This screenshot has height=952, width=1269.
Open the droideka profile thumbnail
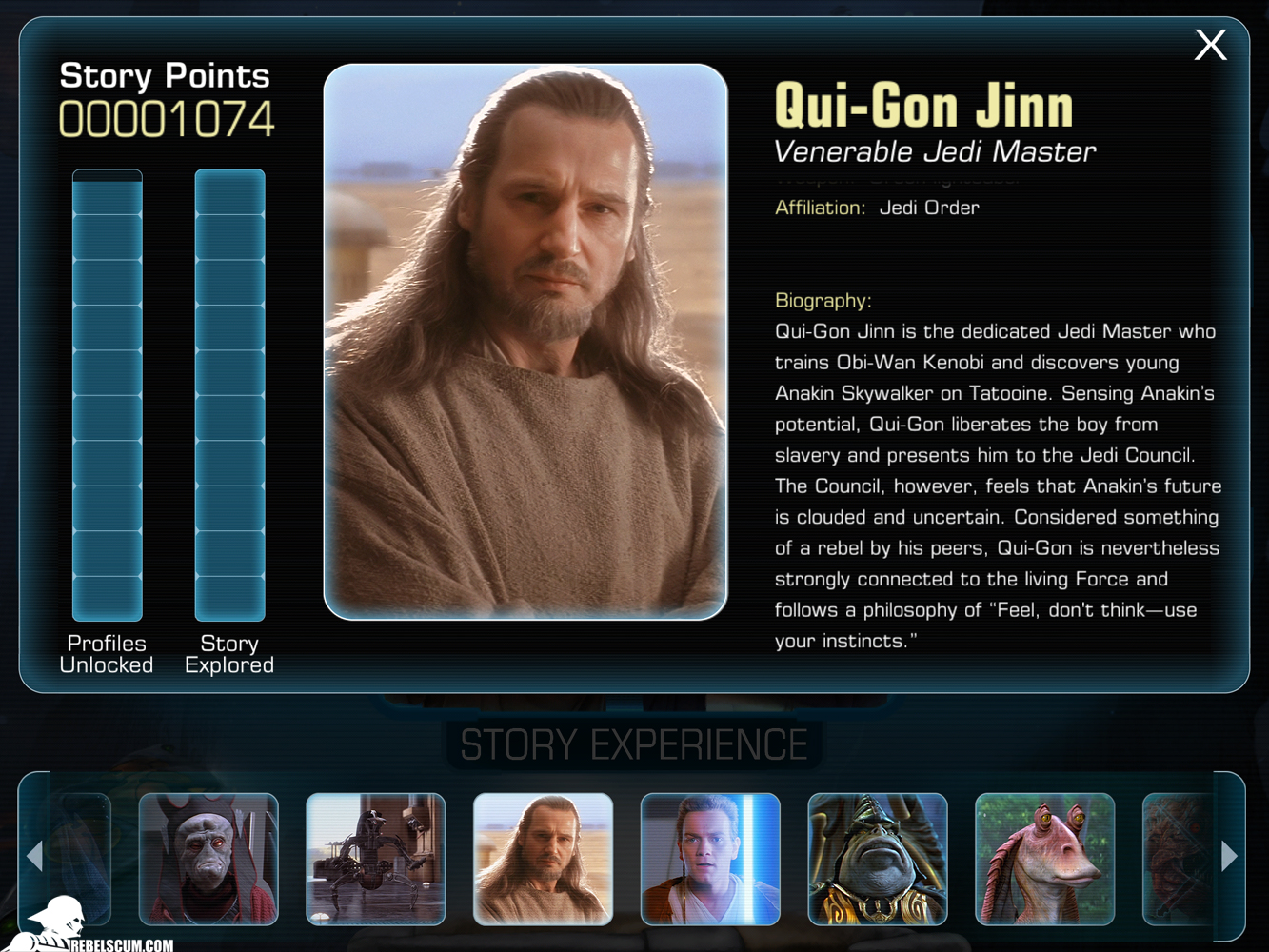tap(376, 859)
